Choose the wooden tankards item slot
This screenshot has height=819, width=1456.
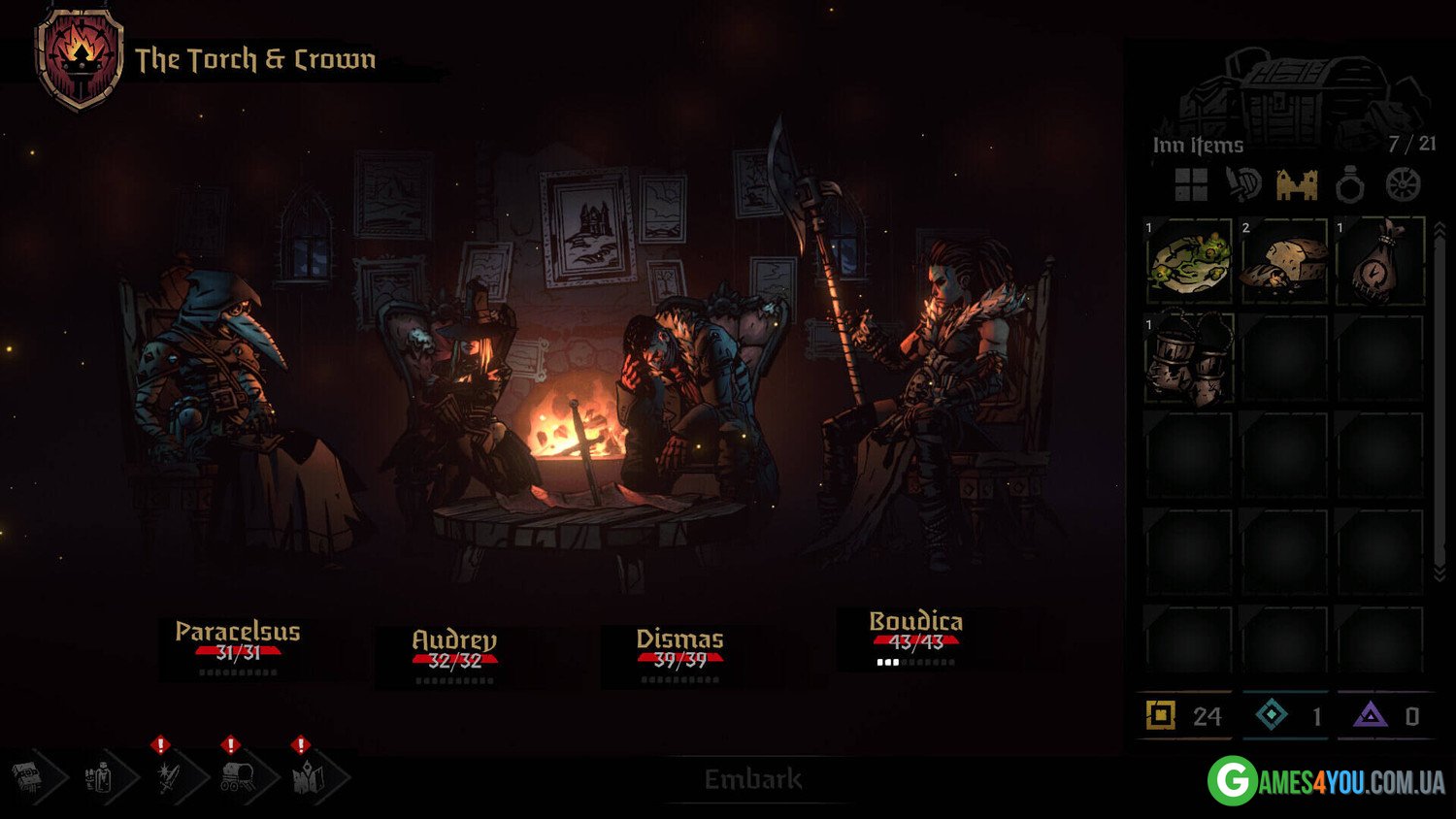(x=1189, y=358)
